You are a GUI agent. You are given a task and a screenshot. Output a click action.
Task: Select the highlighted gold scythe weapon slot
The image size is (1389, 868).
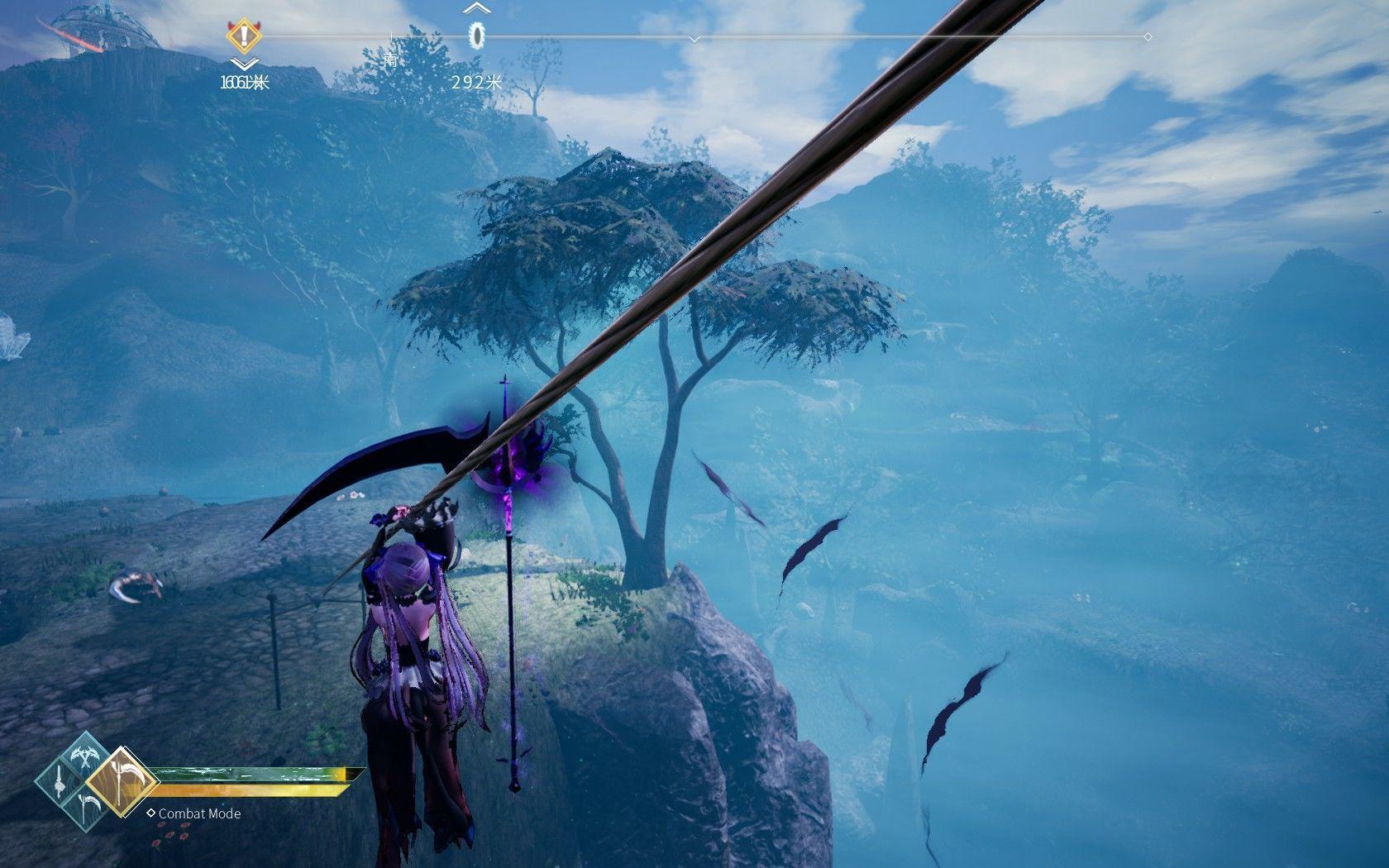point(122,782)
